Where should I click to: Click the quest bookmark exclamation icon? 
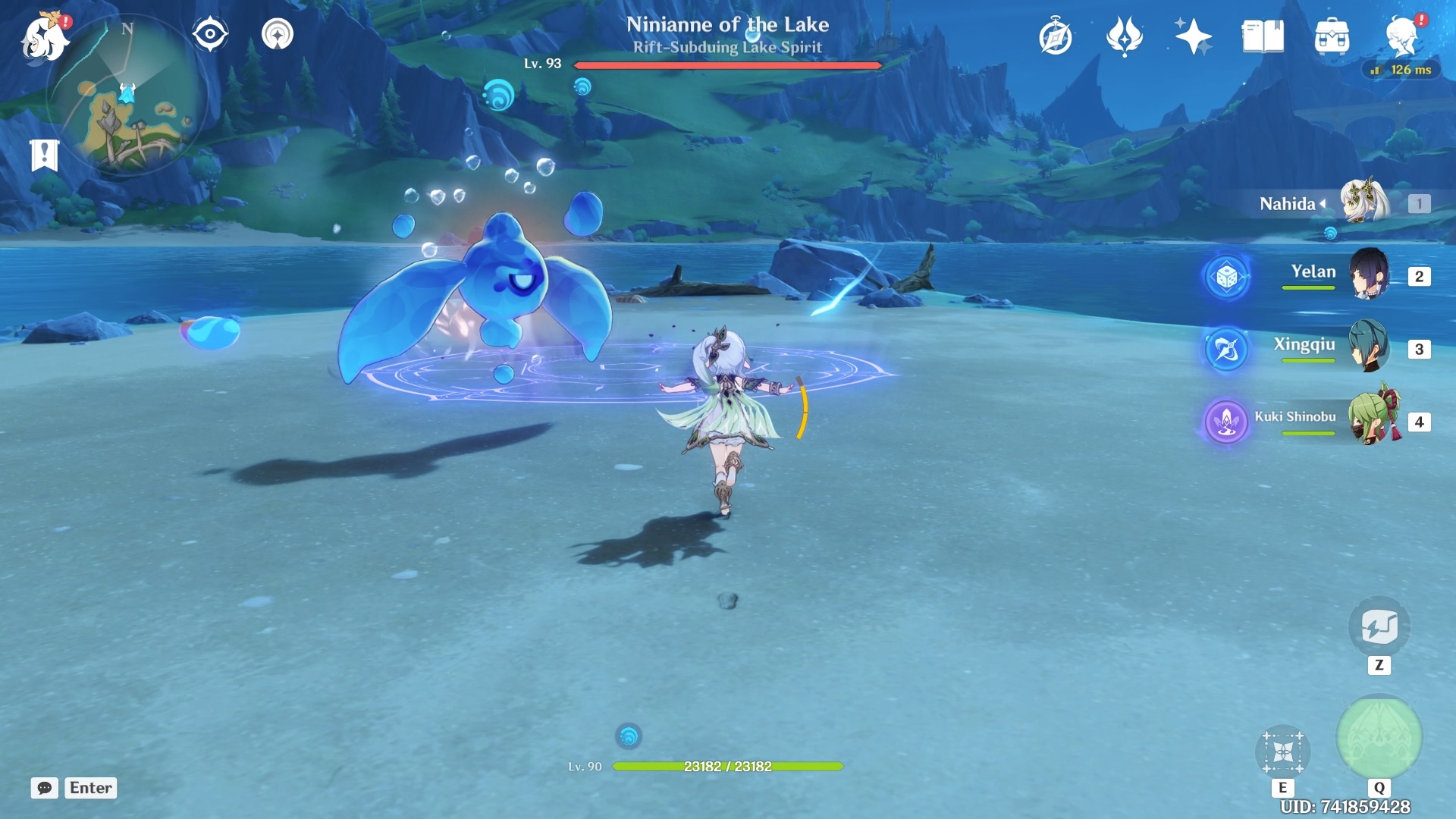44,155
